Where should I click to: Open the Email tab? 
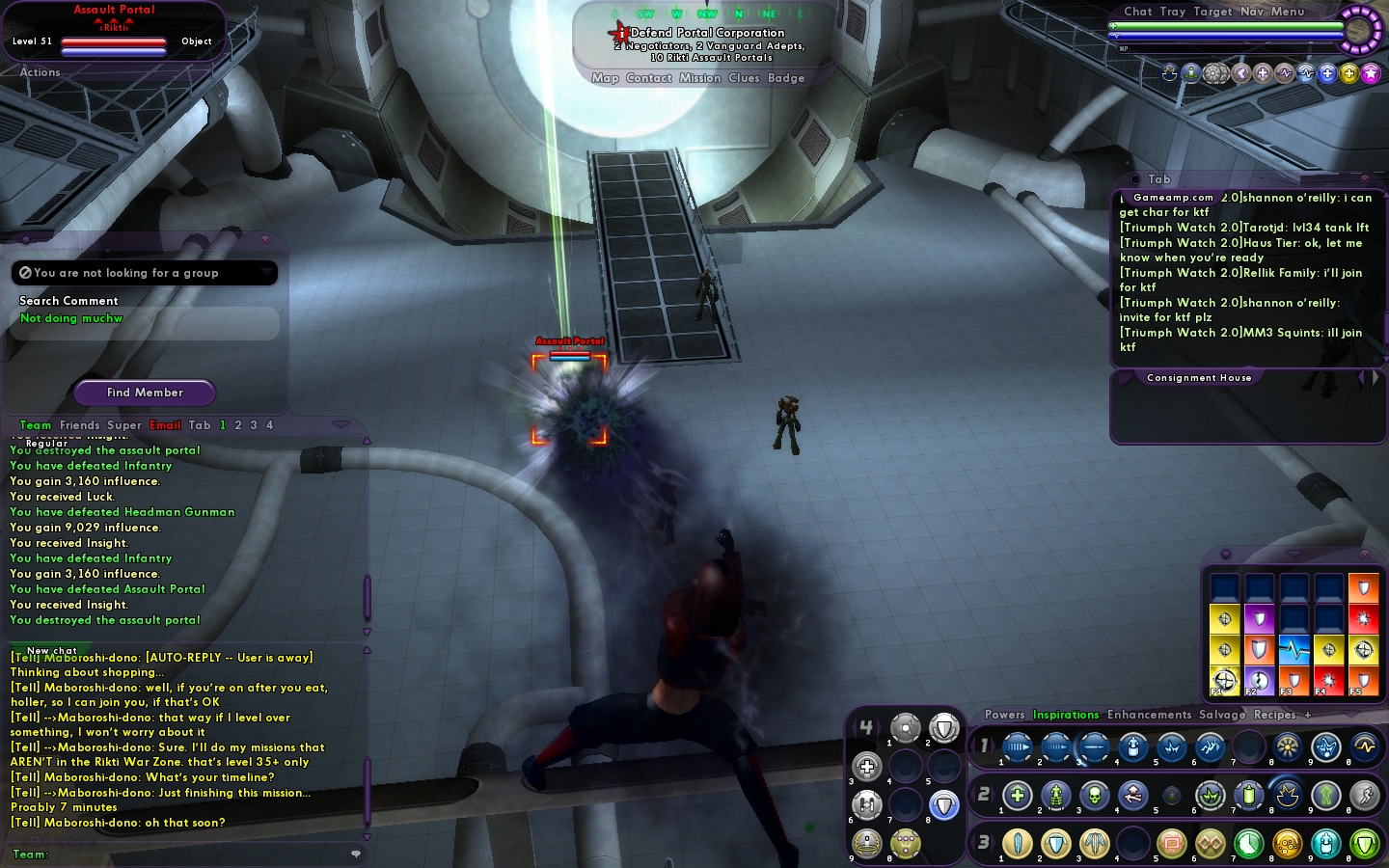[165, 425]
